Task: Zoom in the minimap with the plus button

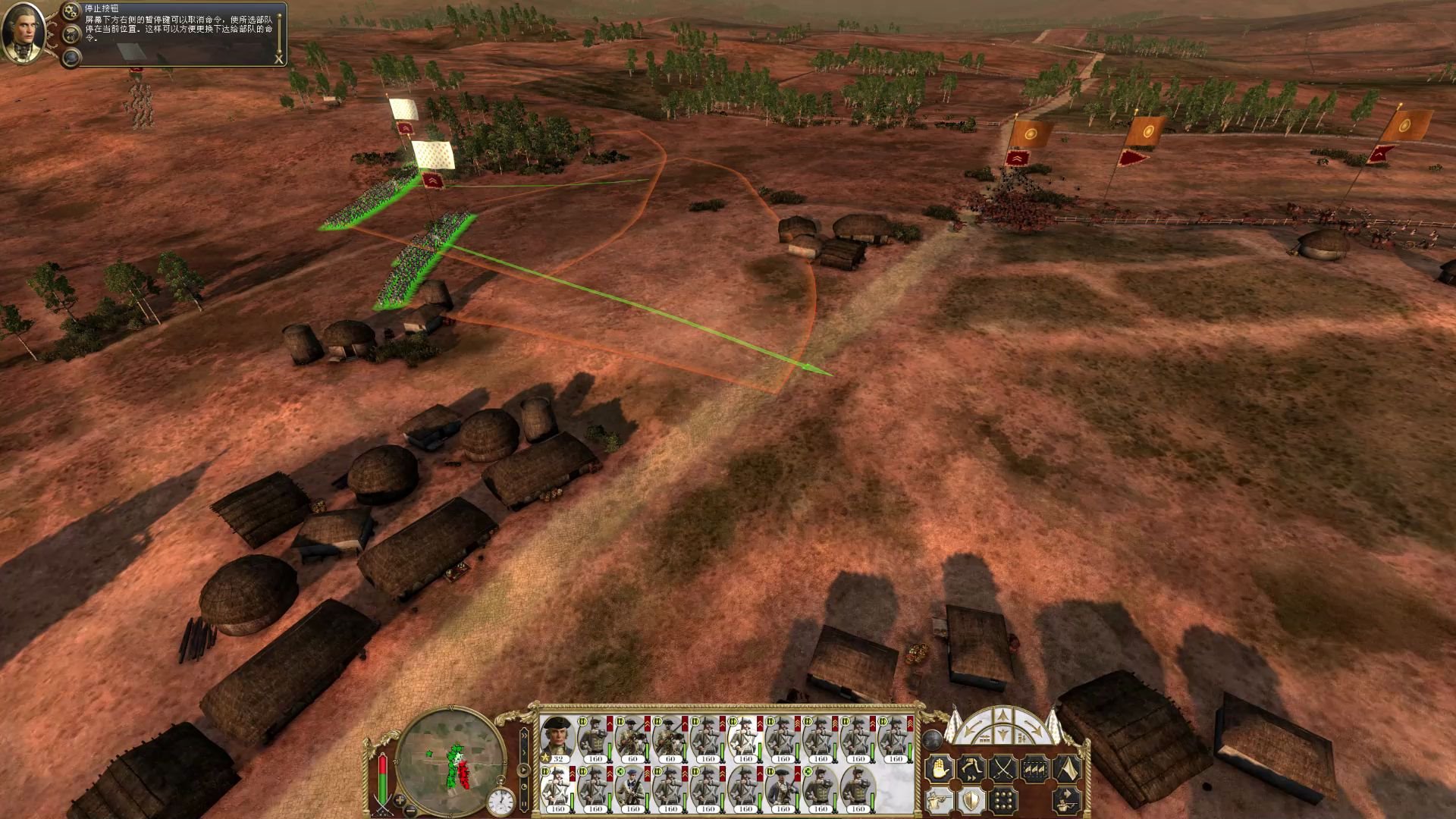Action: coord(400,800)
